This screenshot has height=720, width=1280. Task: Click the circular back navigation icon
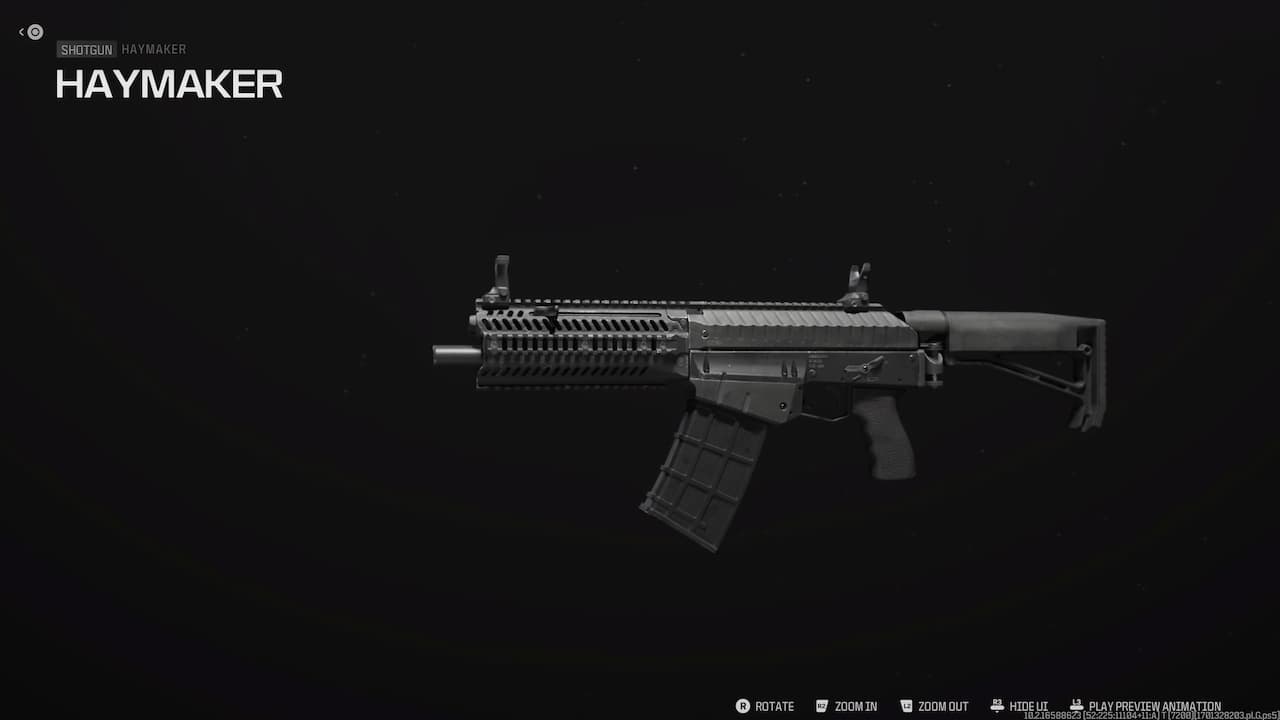point(34,32)
